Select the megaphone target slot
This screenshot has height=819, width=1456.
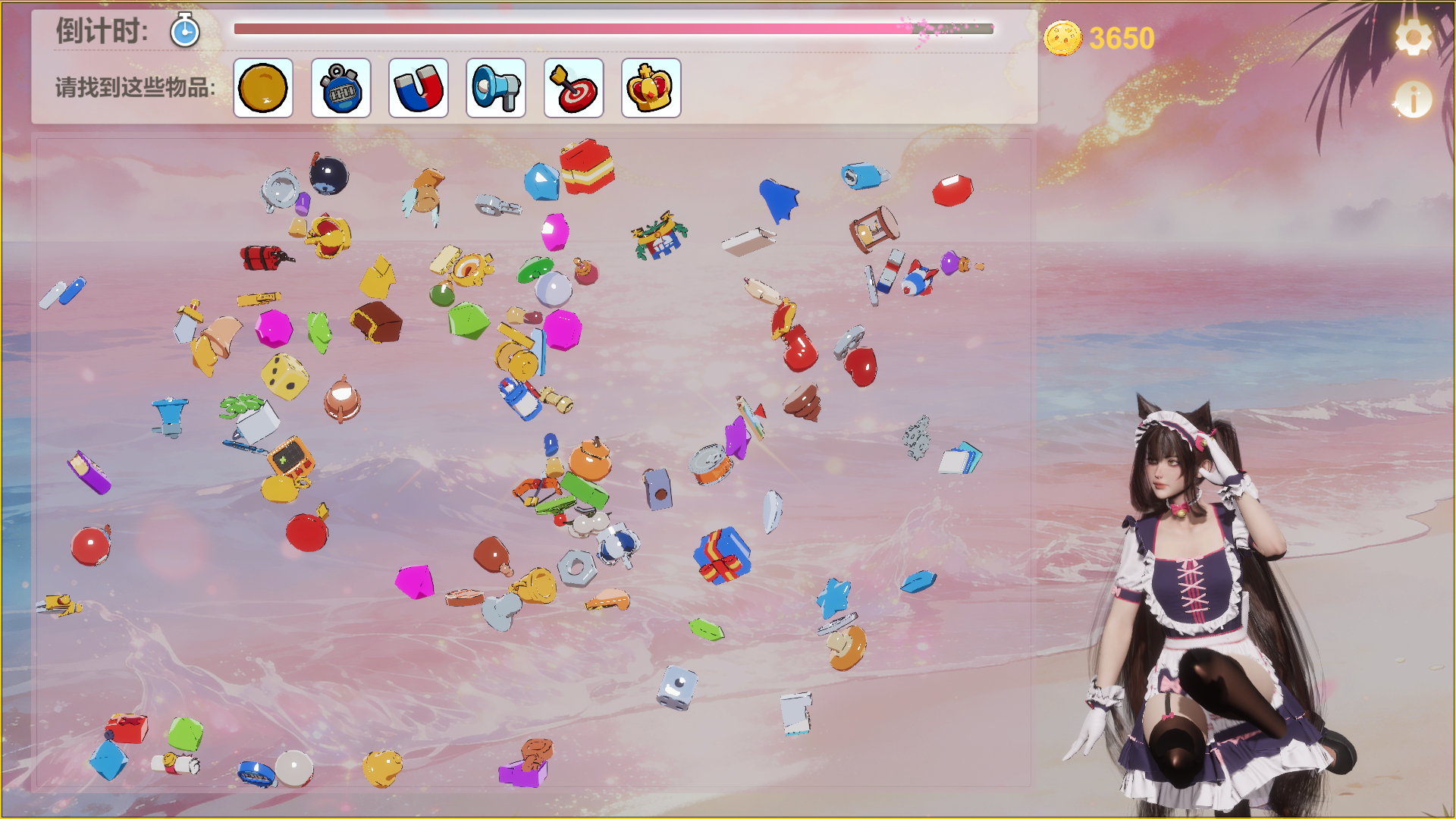496,88
